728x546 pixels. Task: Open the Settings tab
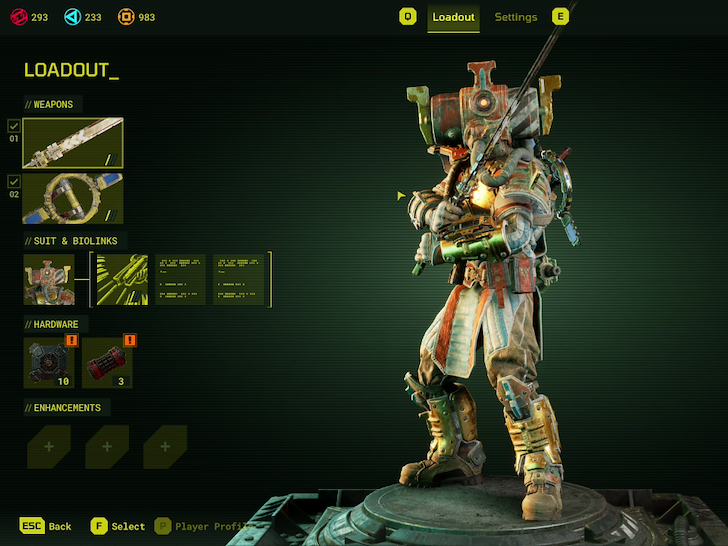pos(515,17)
